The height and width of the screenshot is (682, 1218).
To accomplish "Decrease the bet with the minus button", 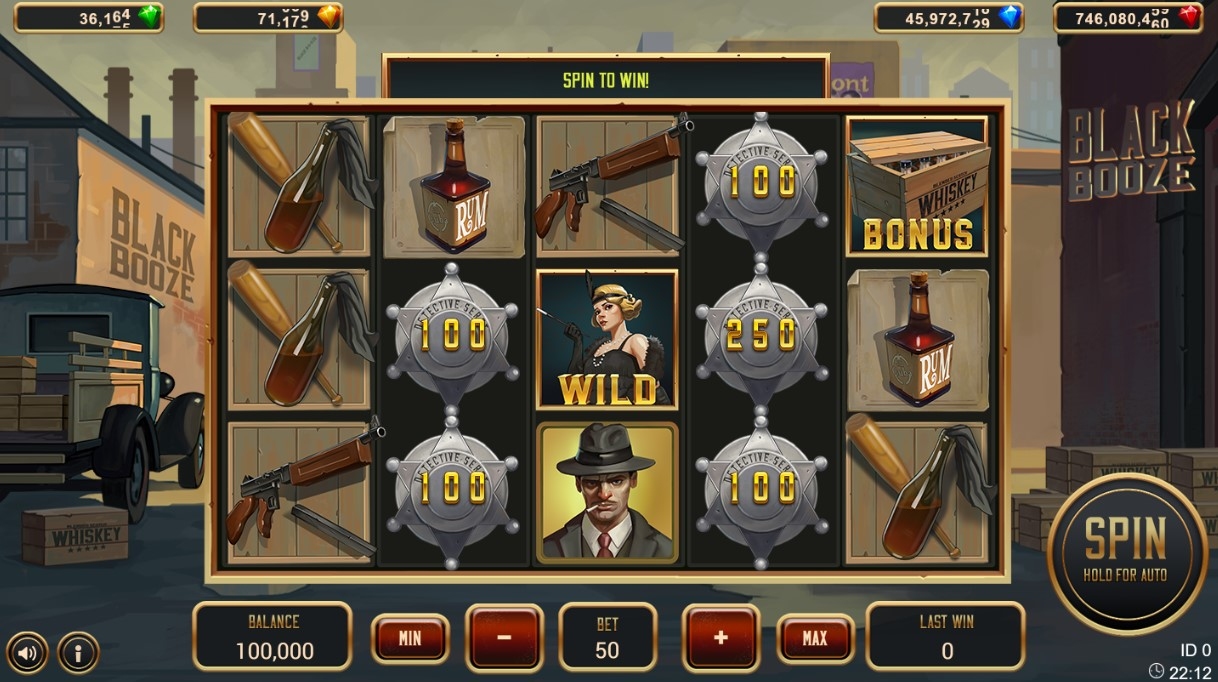I will pyautogui.click(x=504, y=638).
